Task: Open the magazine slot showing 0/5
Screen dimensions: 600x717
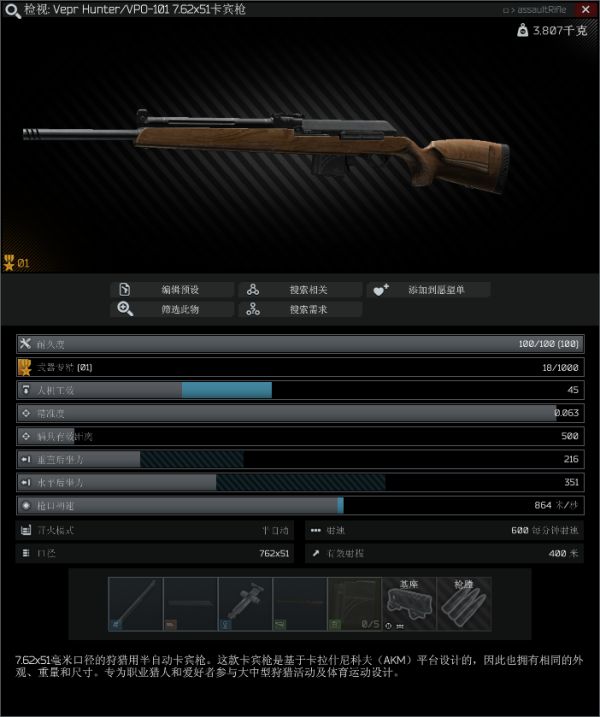Action: pyautogui.click(x=354, y=604)
